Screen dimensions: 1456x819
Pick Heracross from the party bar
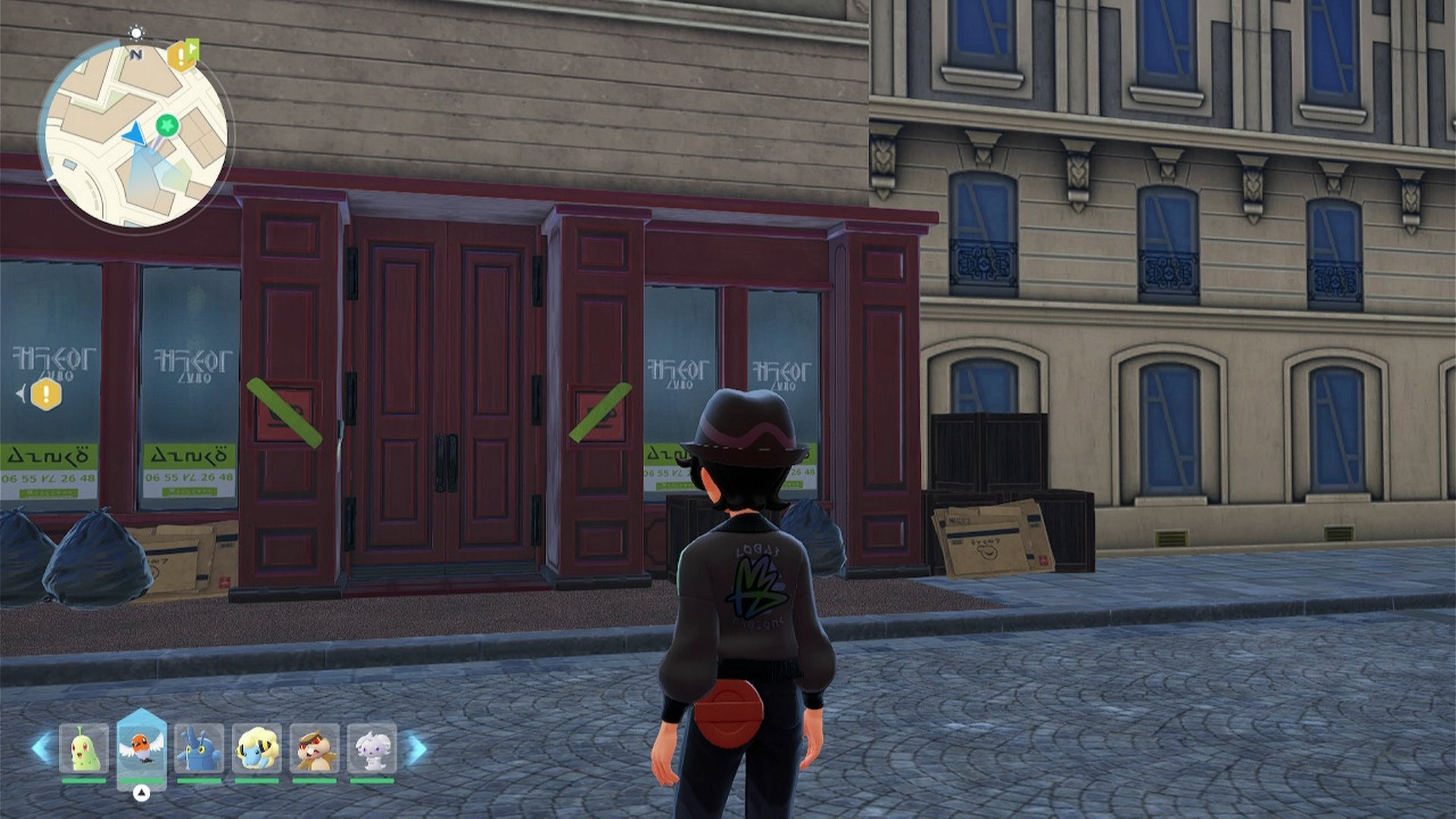tap(199, 749)
